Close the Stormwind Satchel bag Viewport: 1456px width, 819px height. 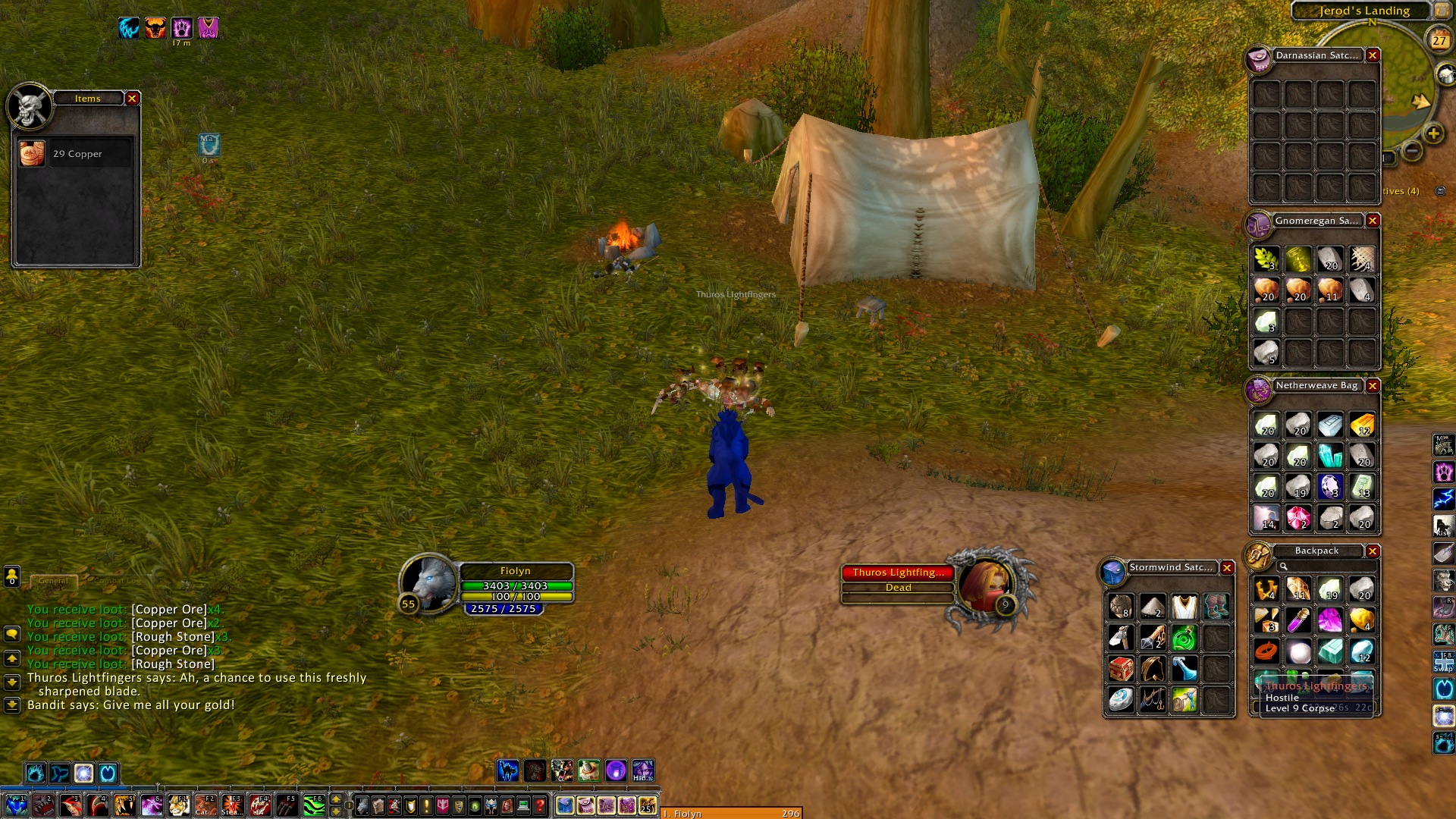pos(1227,568)
